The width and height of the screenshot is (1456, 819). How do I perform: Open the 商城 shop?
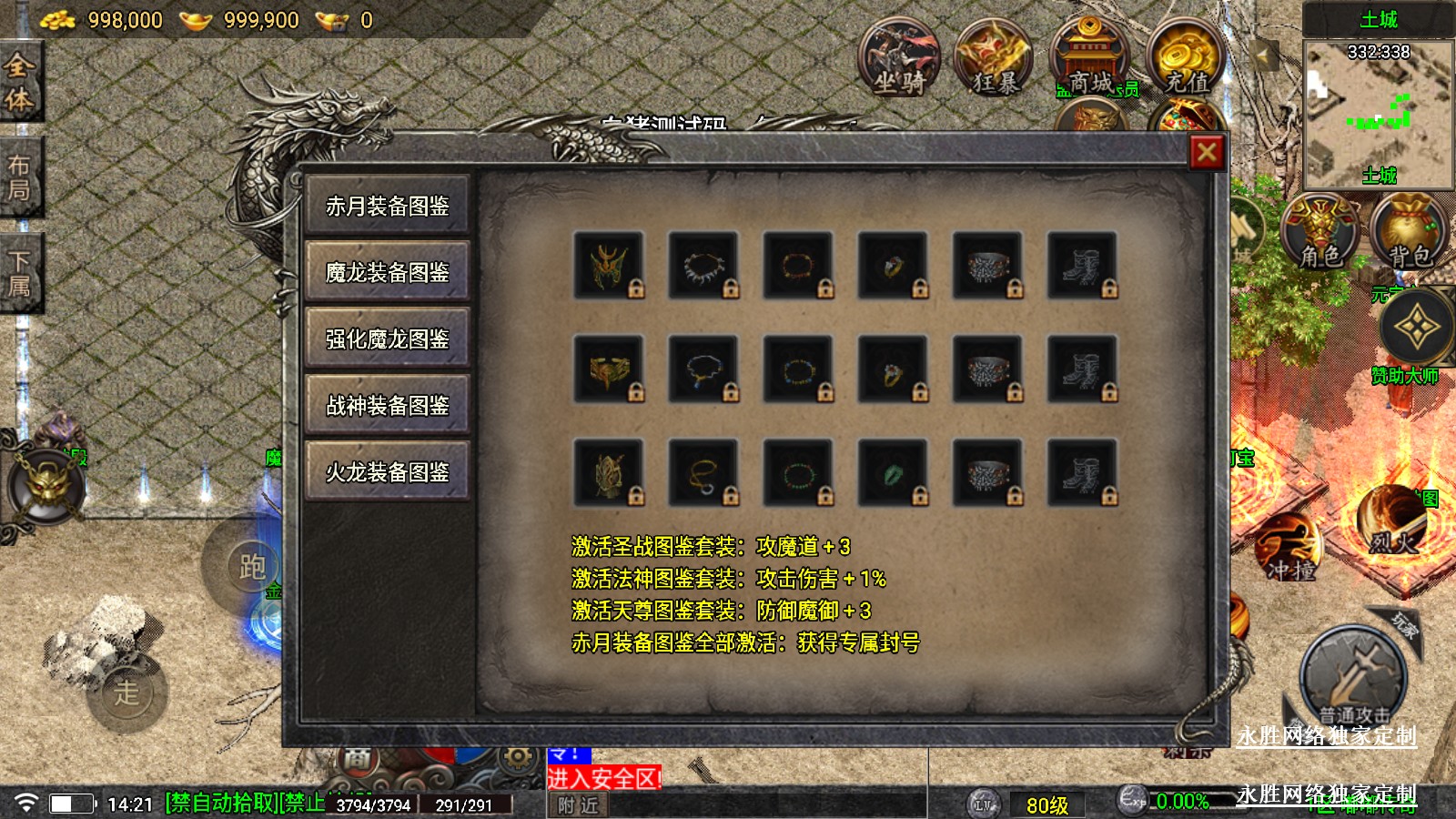(x=1089, y=60)
